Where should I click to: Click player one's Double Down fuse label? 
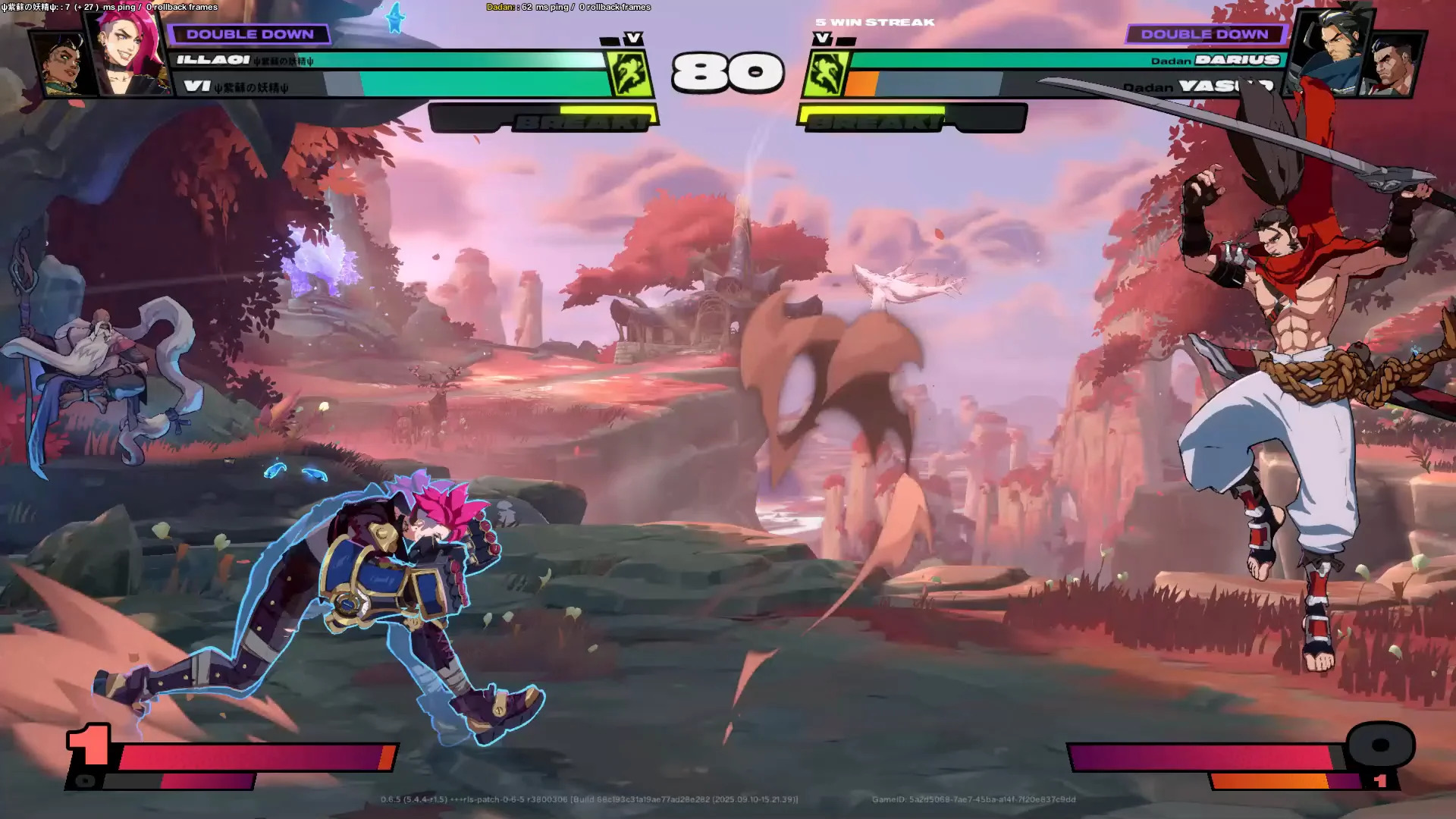tap(249, 34)
